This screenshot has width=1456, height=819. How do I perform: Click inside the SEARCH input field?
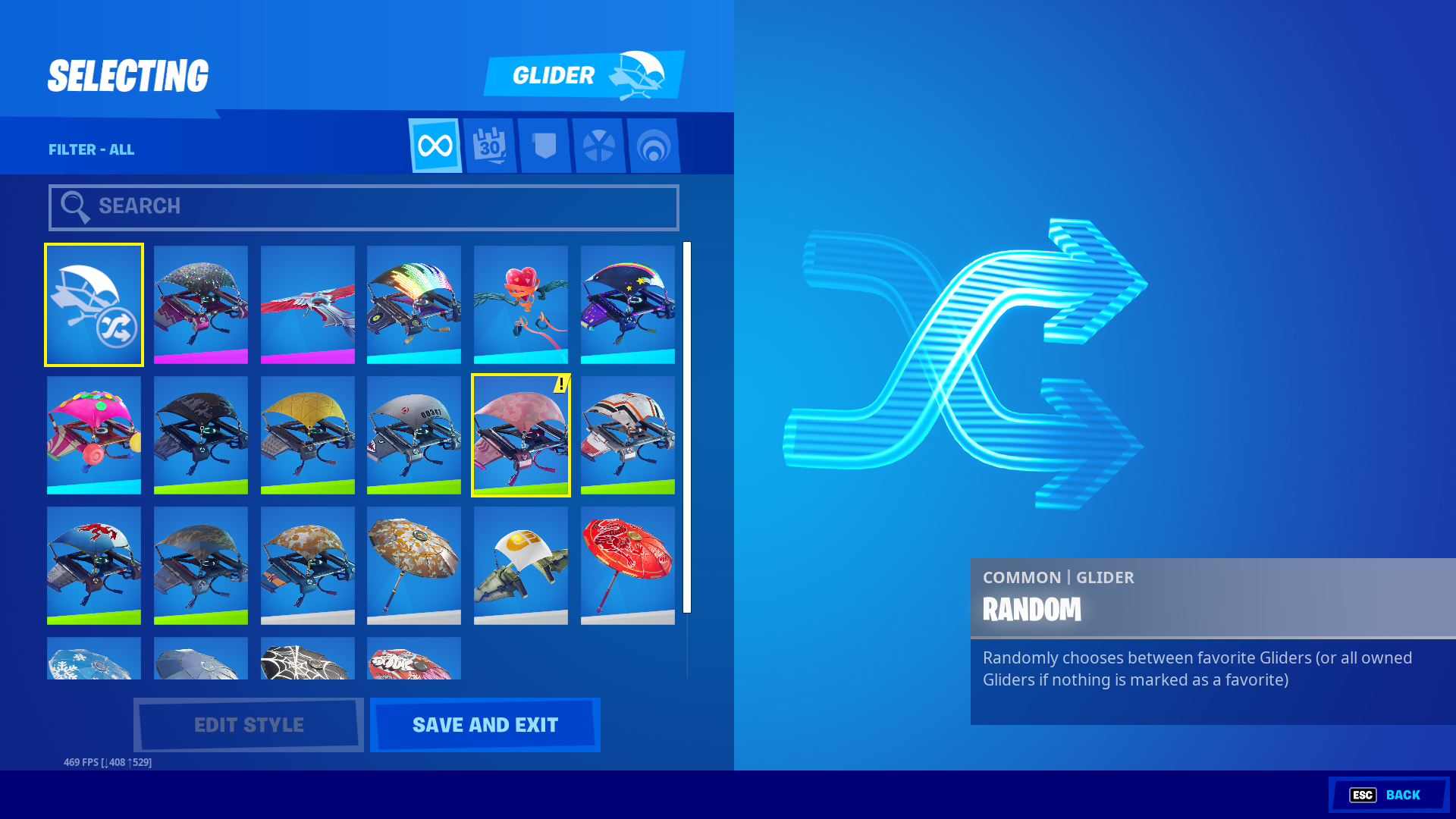(362, 206)
